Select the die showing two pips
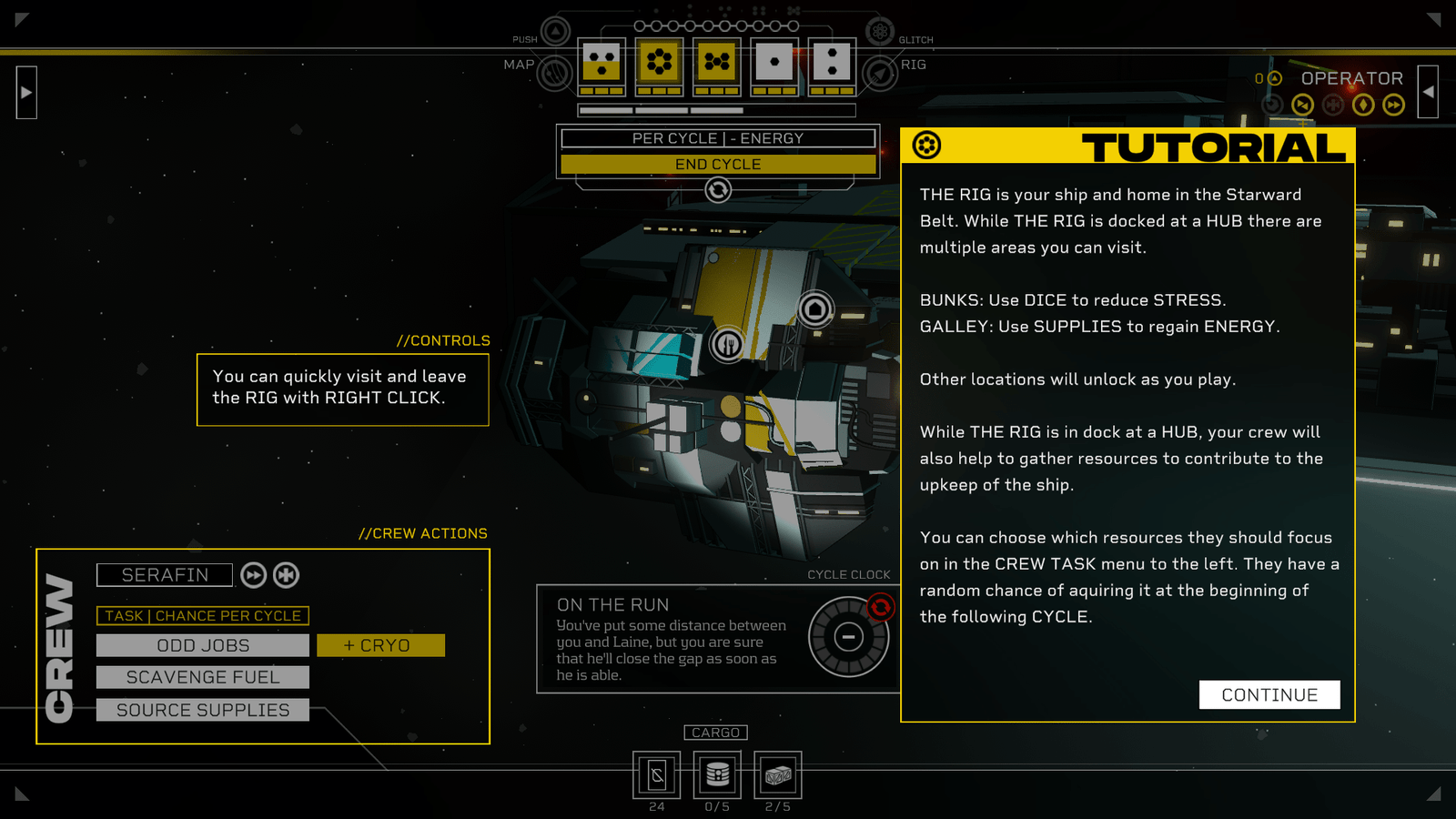This screenshot has width=1456, height=819. click(832, 63)
